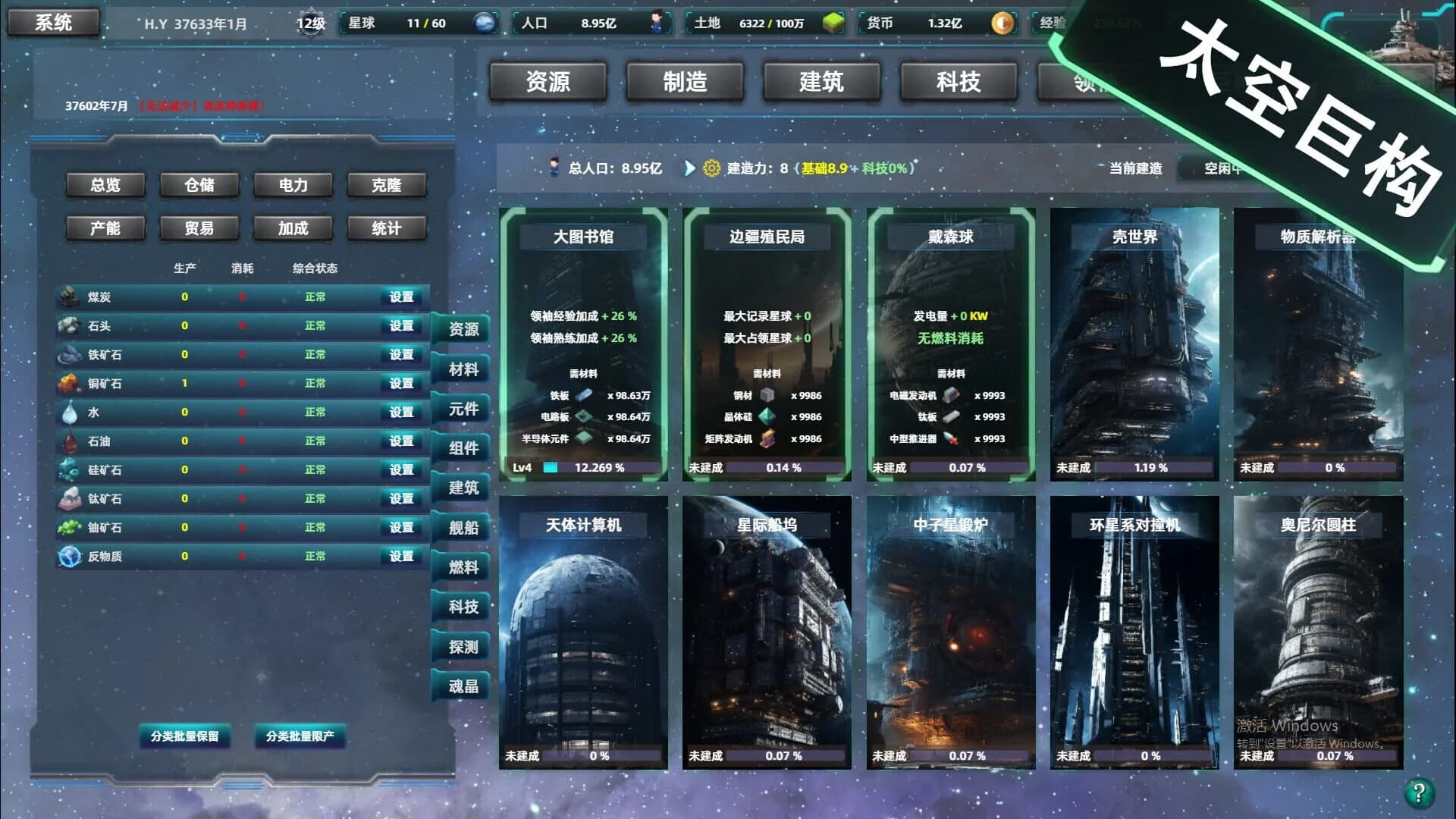Expand the blue arrow next to 总人口
Screen dimensions: 1456x819
(x=689, y=169)
